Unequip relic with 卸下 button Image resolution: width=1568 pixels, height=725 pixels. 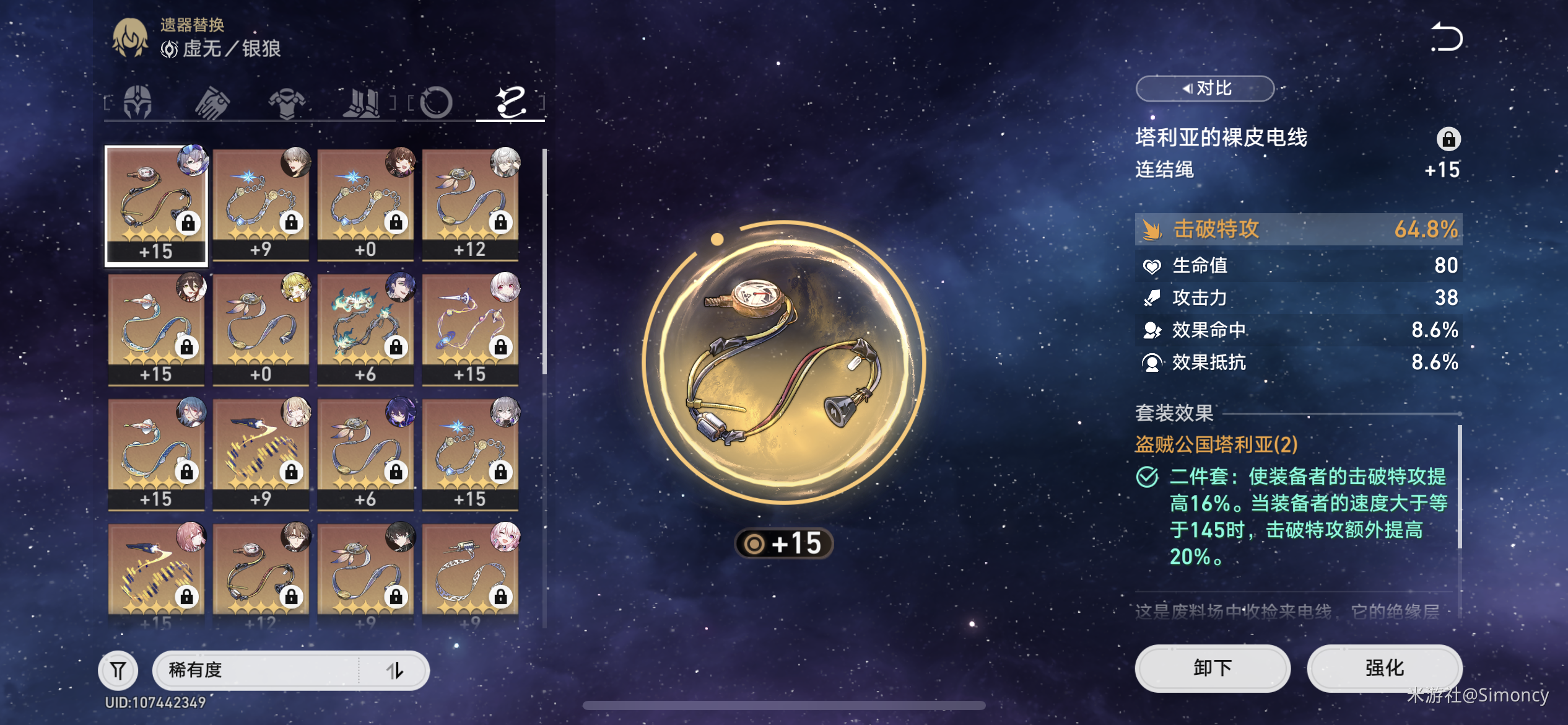pyautogui.click(x=1212, y=668)
